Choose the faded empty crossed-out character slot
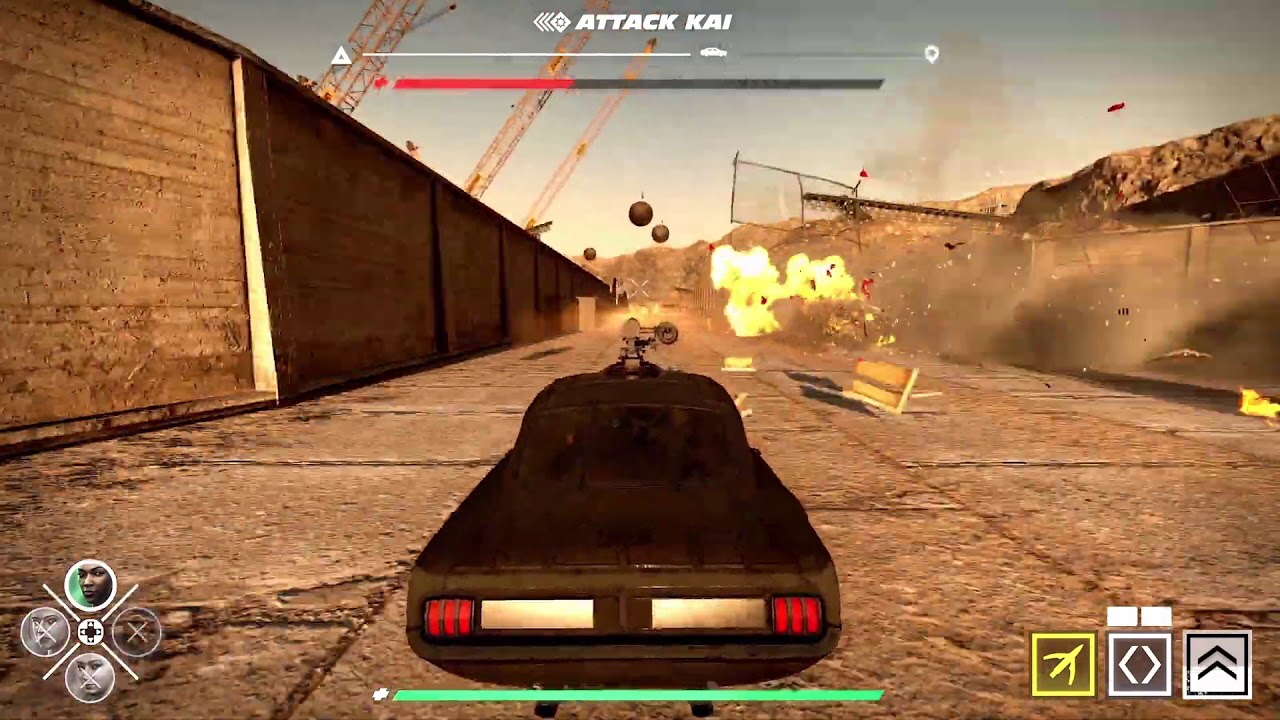1280x720 pixels. pyautogui.click(x=137, y=632)
